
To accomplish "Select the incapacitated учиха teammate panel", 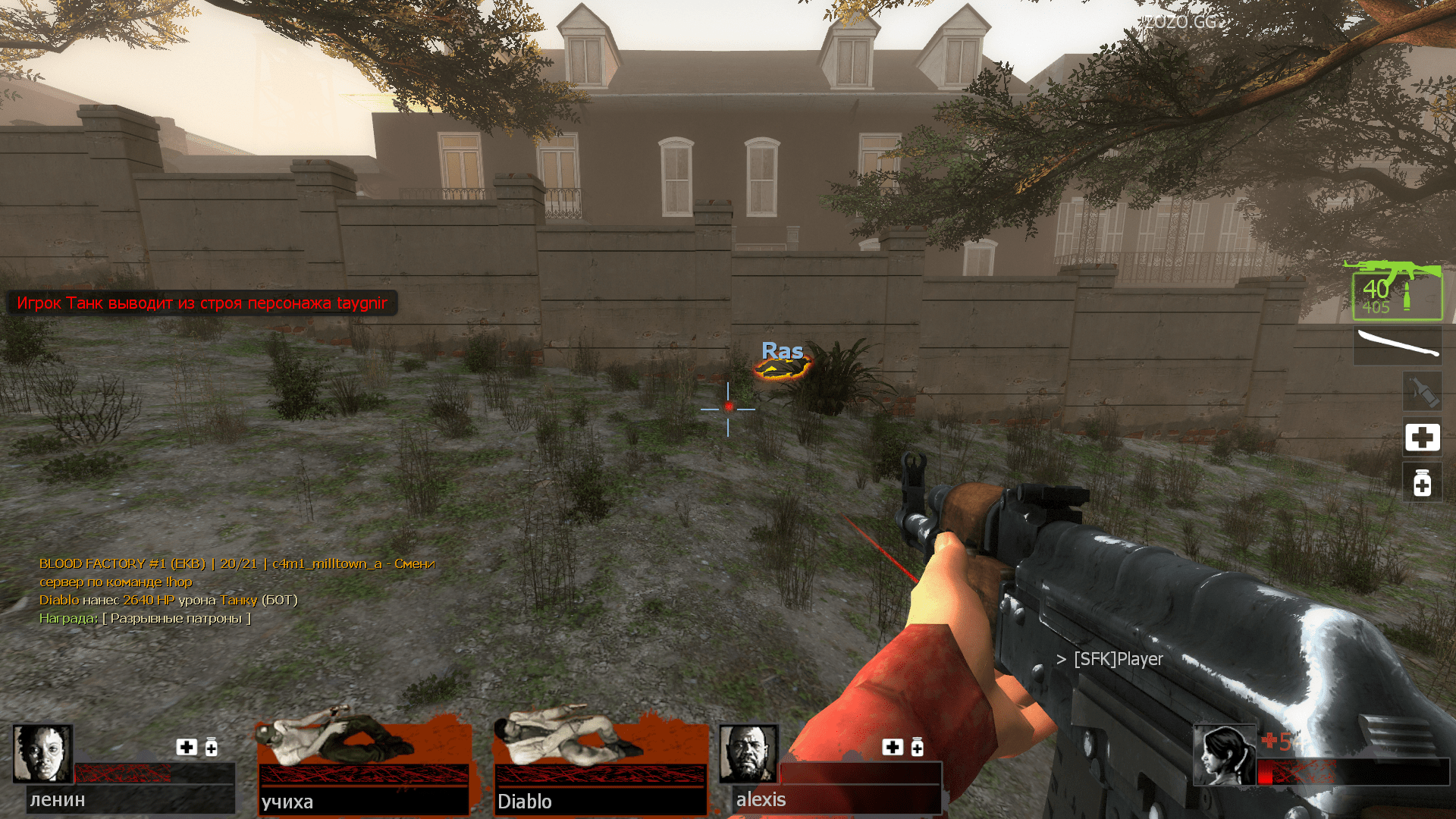I will 363,762.
